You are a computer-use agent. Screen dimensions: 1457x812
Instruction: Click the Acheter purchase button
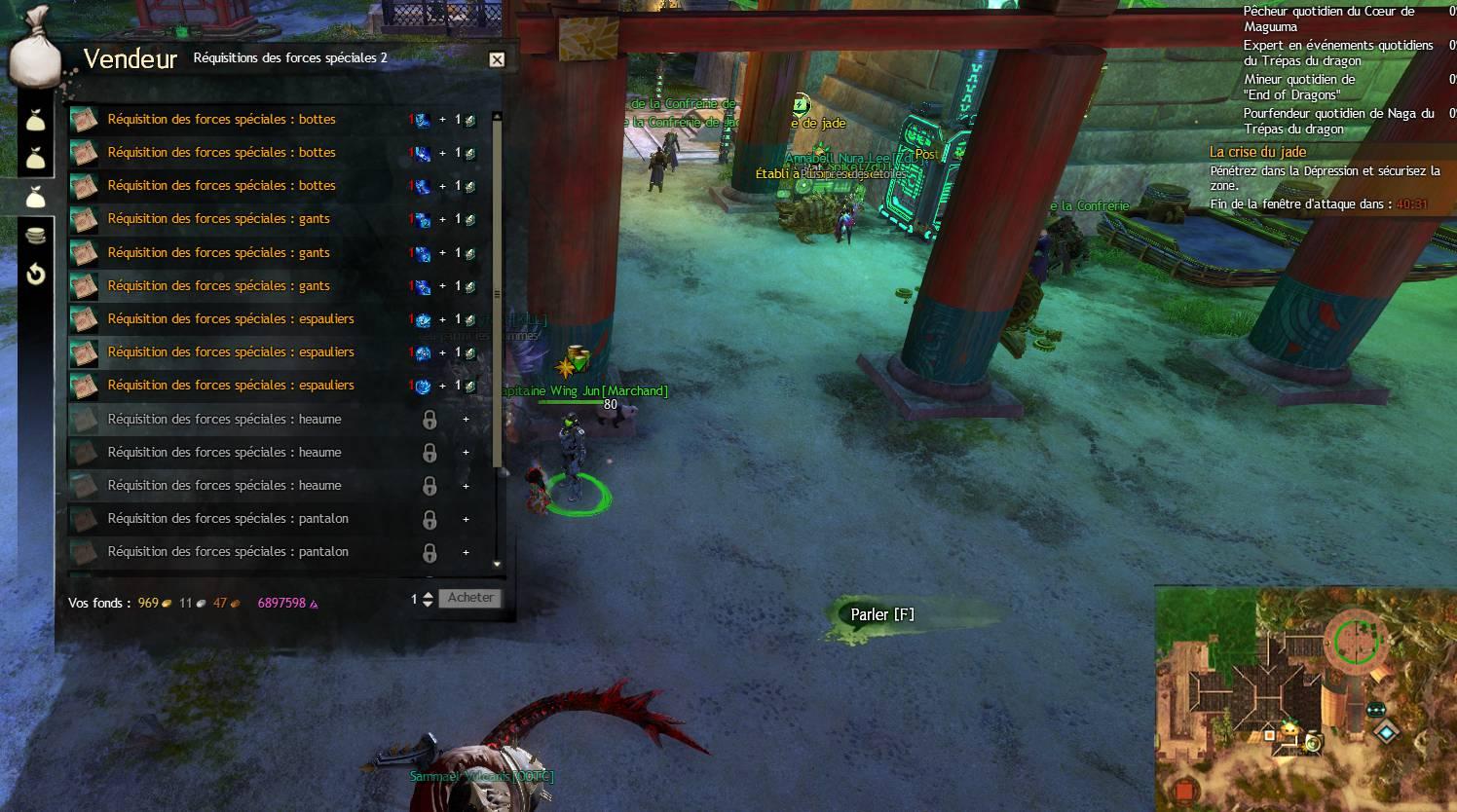pyautogui.click(x=470, y=598)
